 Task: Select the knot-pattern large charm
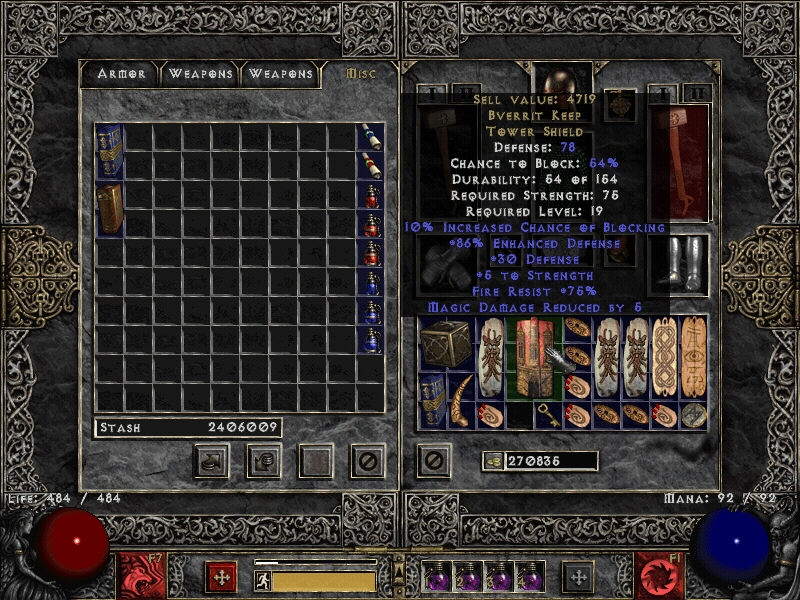(664, 357)
